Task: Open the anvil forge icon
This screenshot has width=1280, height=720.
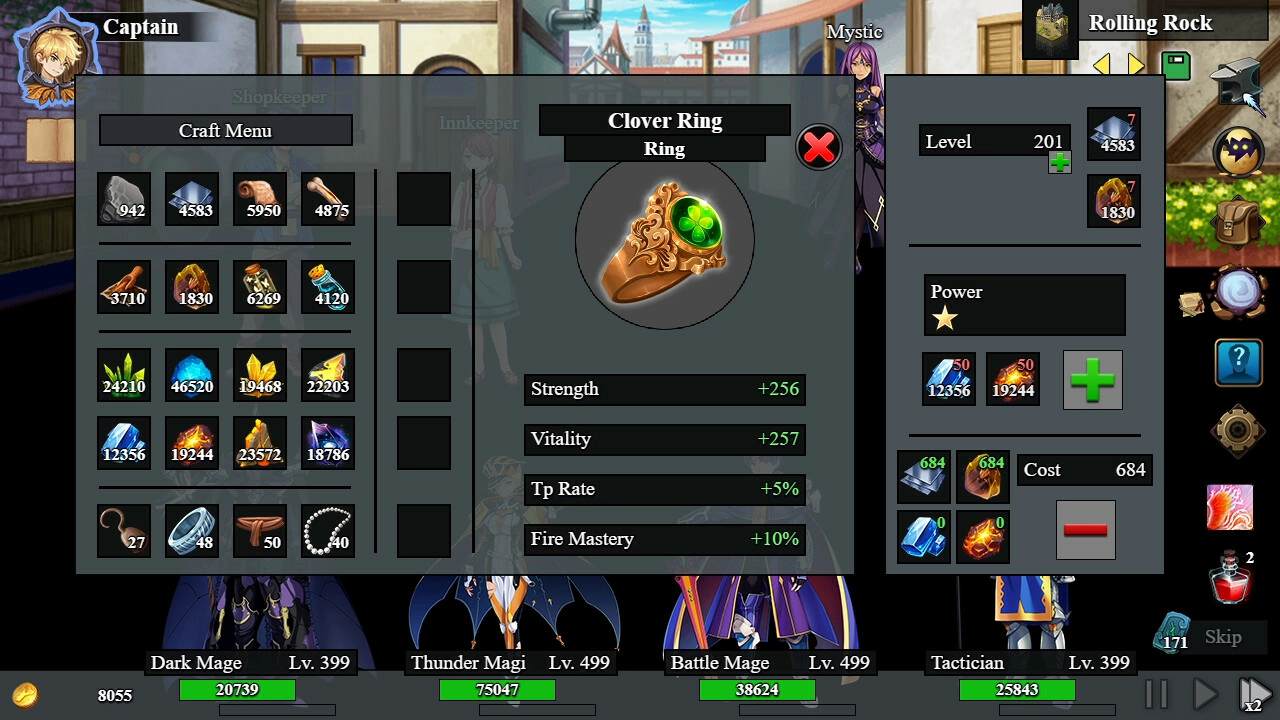Action: 1238,84
